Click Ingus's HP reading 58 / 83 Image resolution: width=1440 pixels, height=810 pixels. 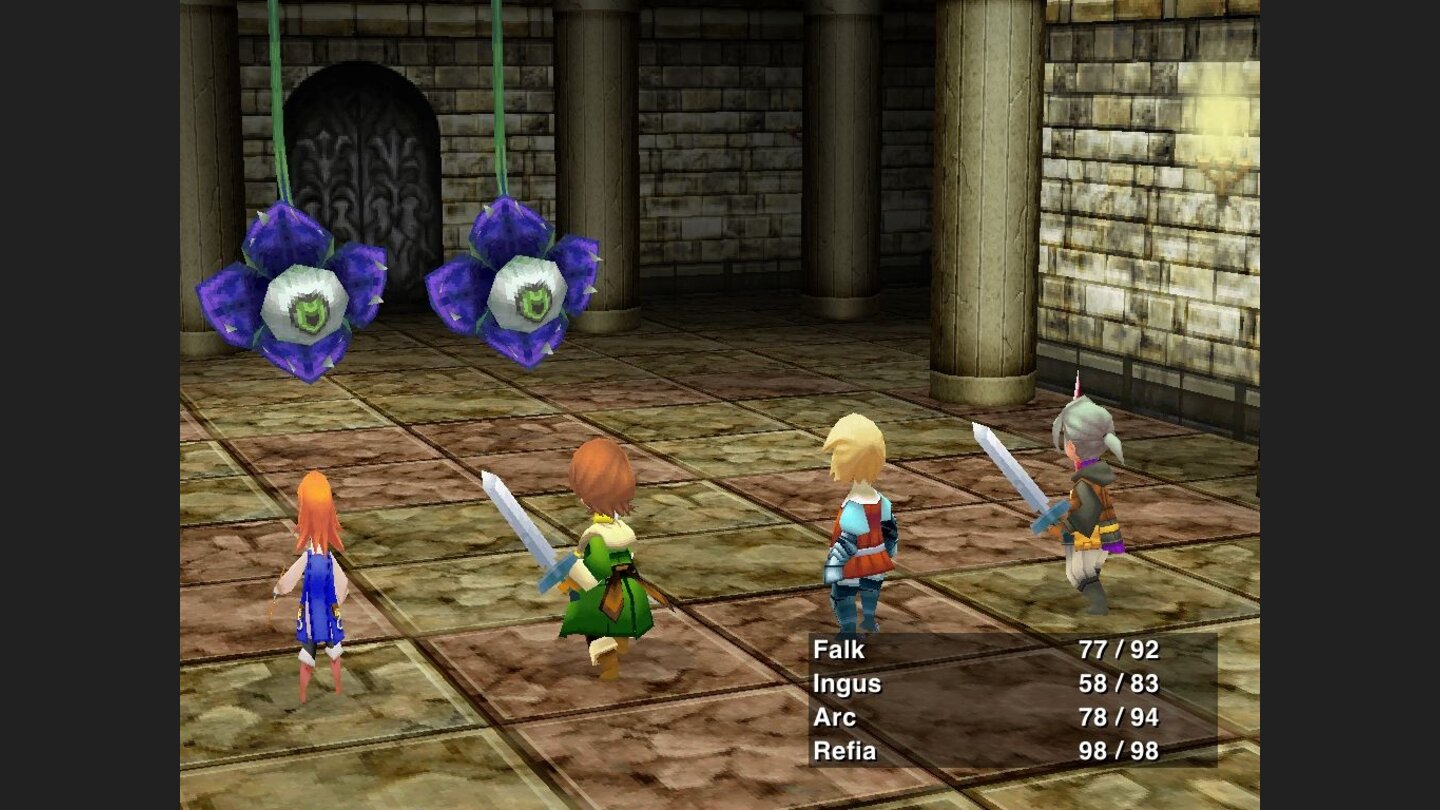coord(1120,684)
